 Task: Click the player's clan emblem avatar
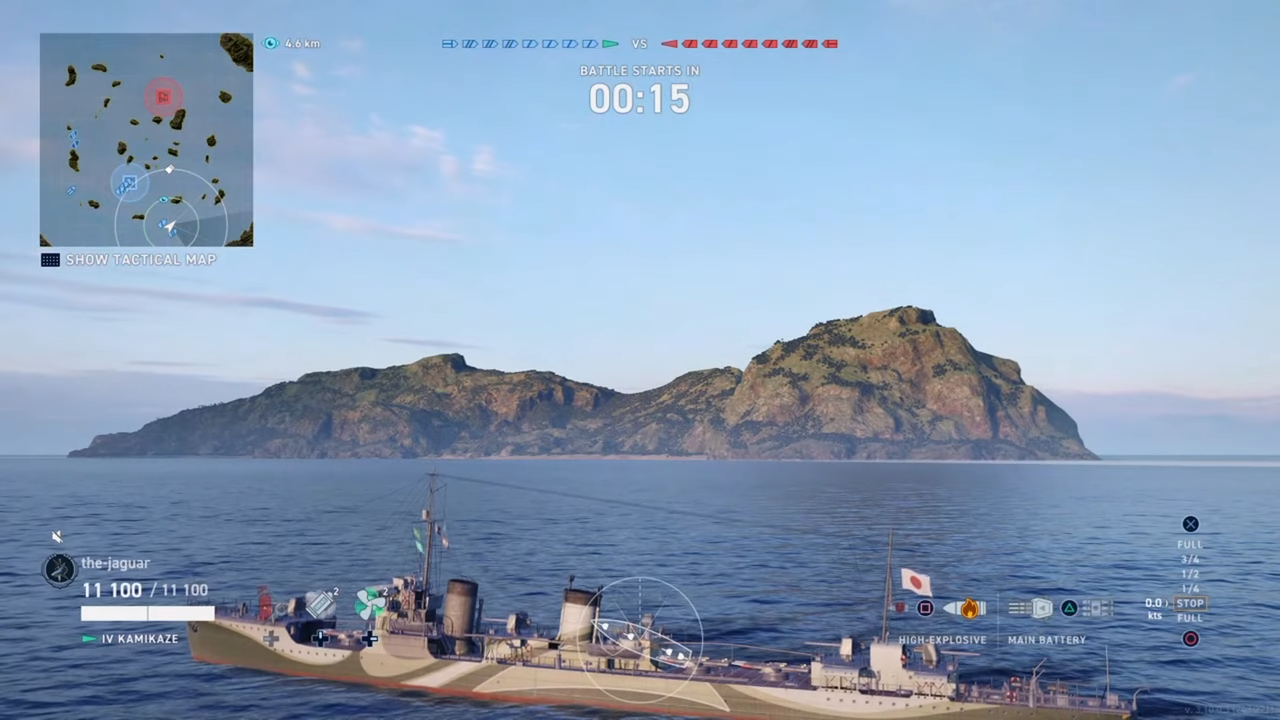click(x=58, y=568)
